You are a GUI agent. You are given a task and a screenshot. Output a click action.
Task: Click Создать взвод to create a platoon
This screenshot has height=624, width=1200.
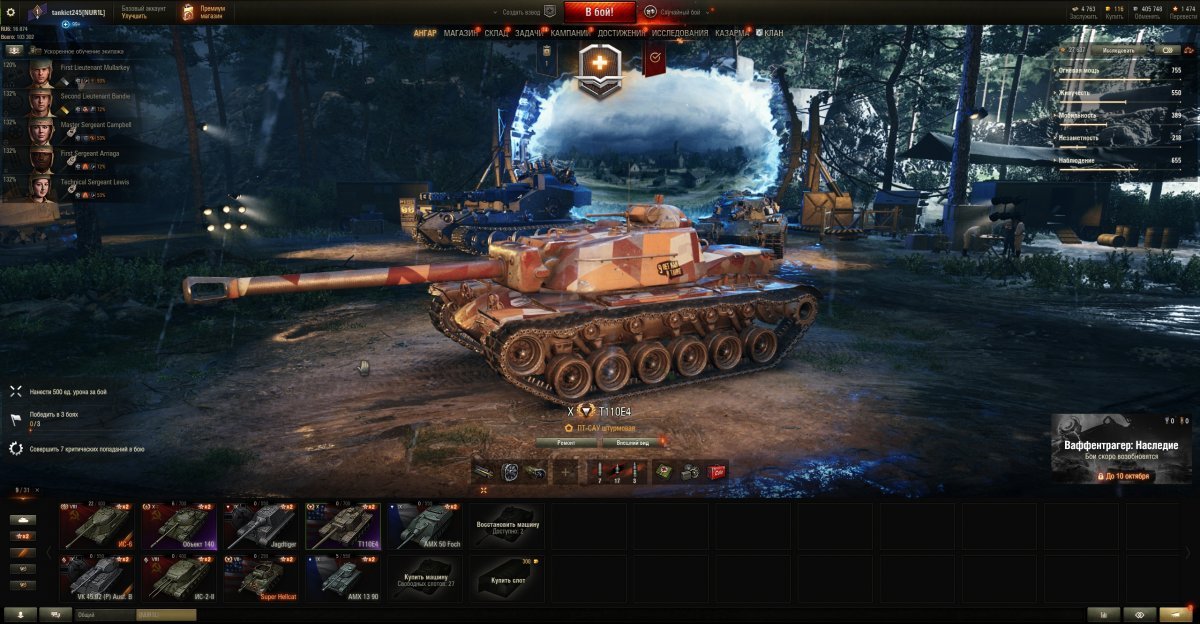tap(520, 12)
